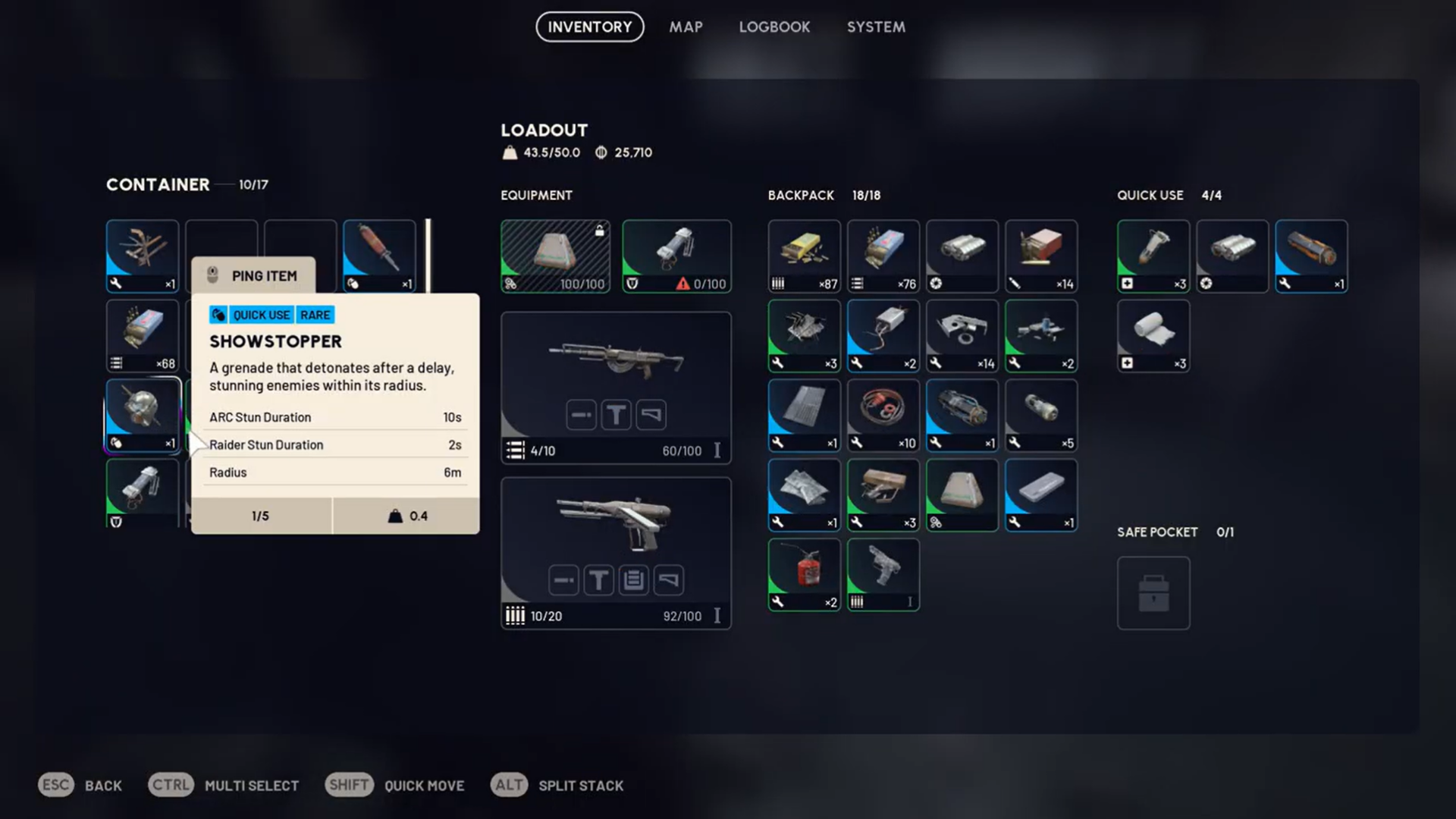Click the Ping Item tooltip button

click(253, 276)
